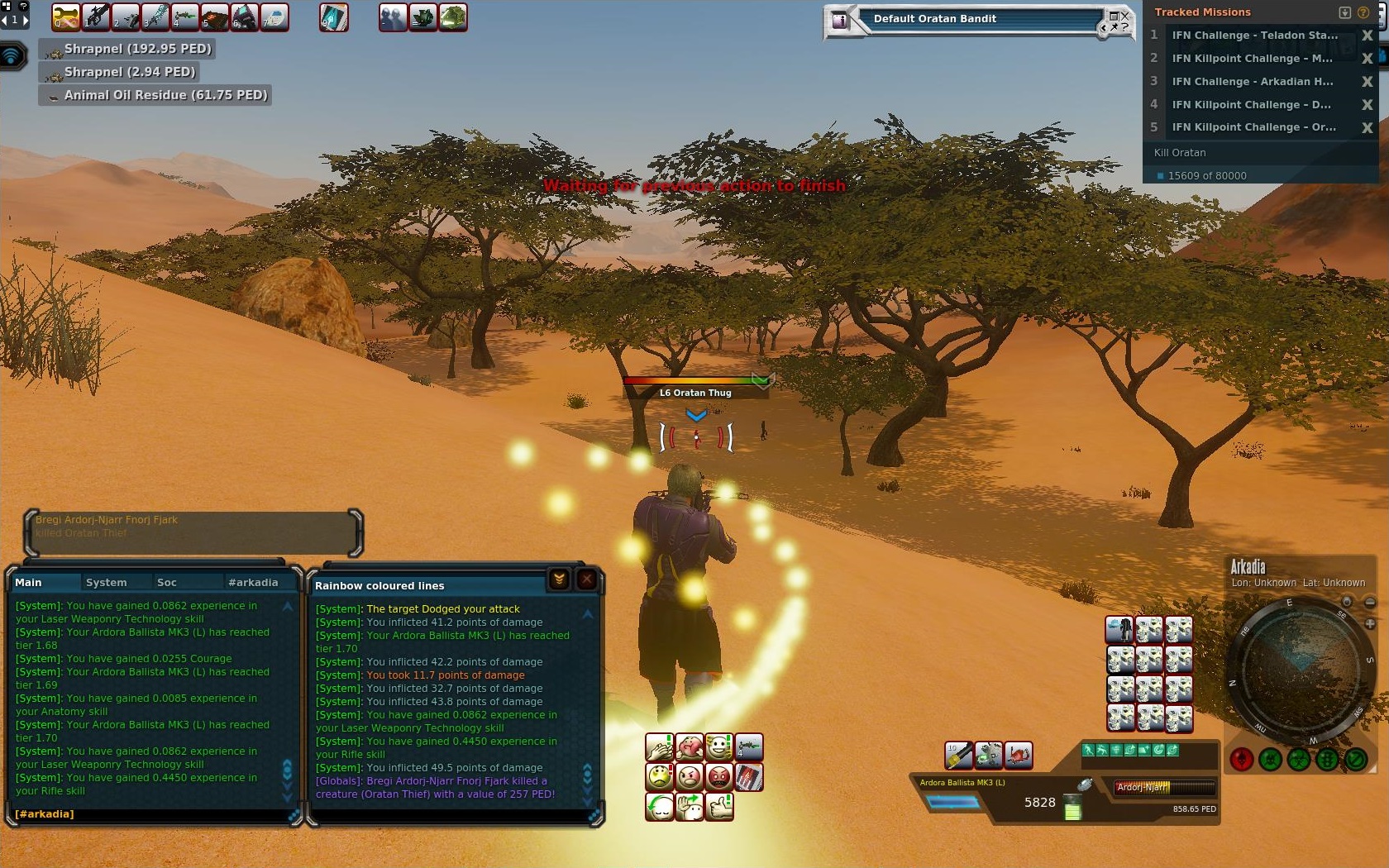Switch to the System chat tab
Viewport: 1389px width, 868px height.
(x=107, y=582)
